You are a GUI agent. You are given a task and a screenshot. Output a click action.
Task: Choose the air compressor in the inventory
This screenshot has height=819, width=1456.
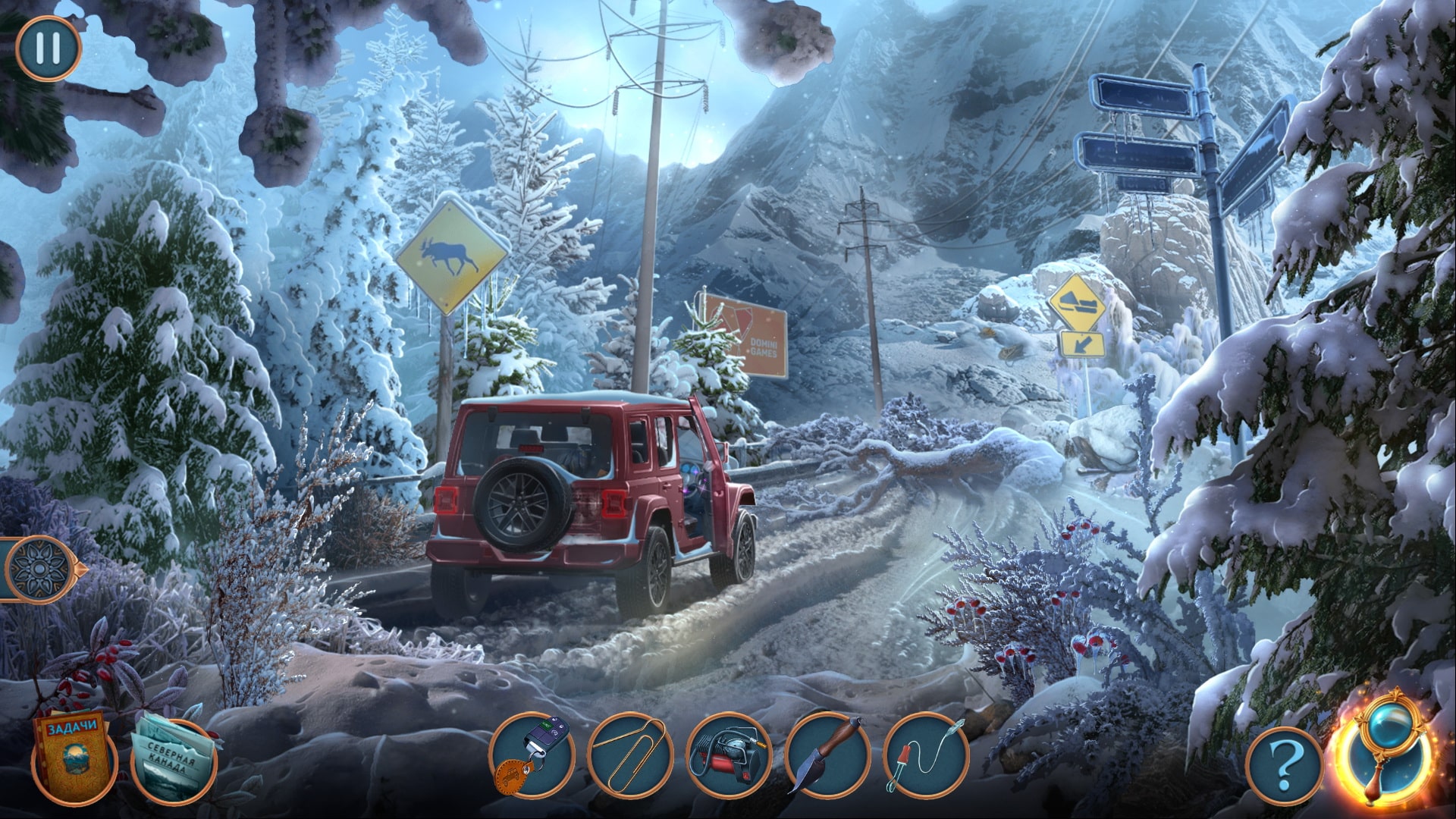pos(728,756)
